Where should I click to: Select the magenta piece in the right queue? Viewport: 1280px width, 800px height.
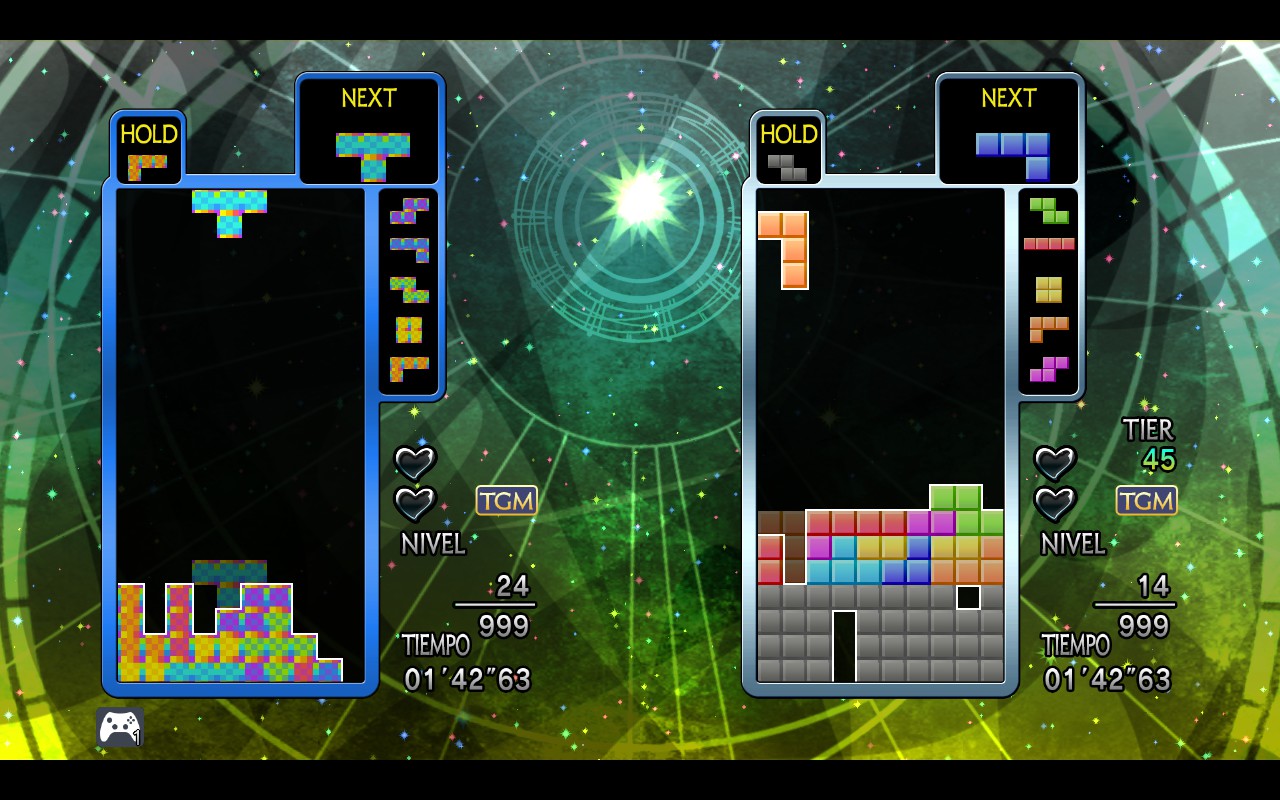pos(1049,369)
